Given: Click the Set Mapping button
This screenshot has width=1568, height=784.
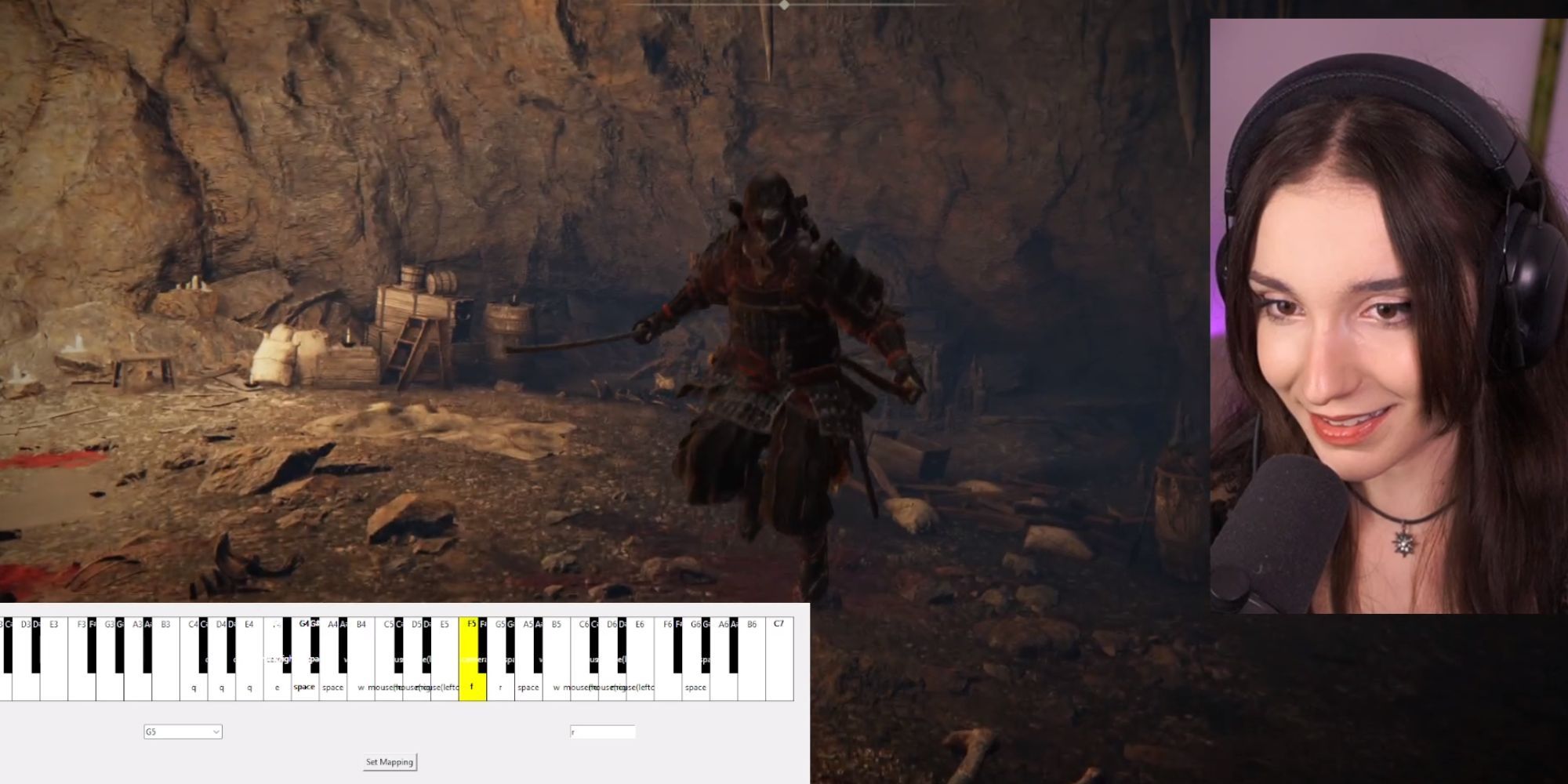Looking at the screenshot, I should [x=389, y=761].
